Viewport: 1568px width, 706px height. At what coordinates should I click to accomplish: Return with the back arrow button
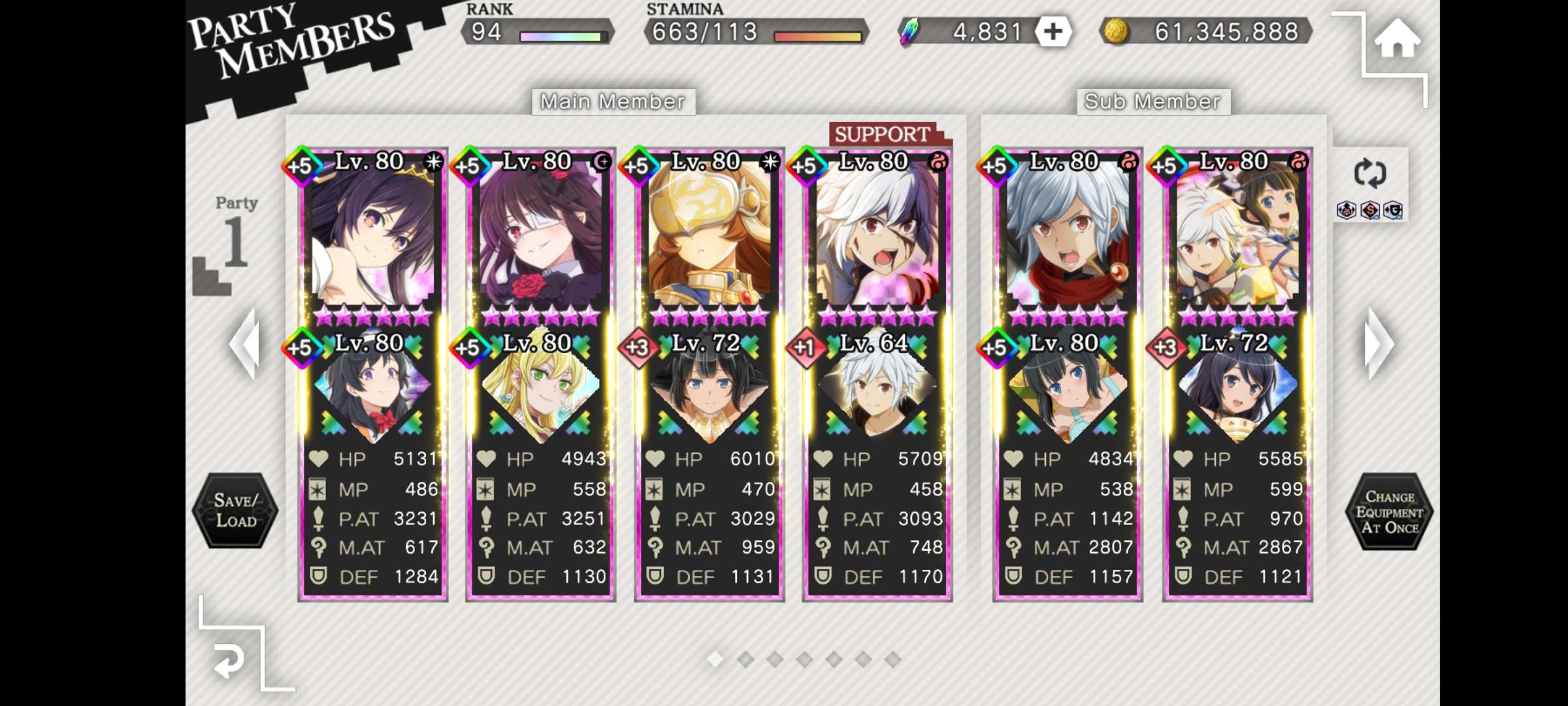click(229, 662)
